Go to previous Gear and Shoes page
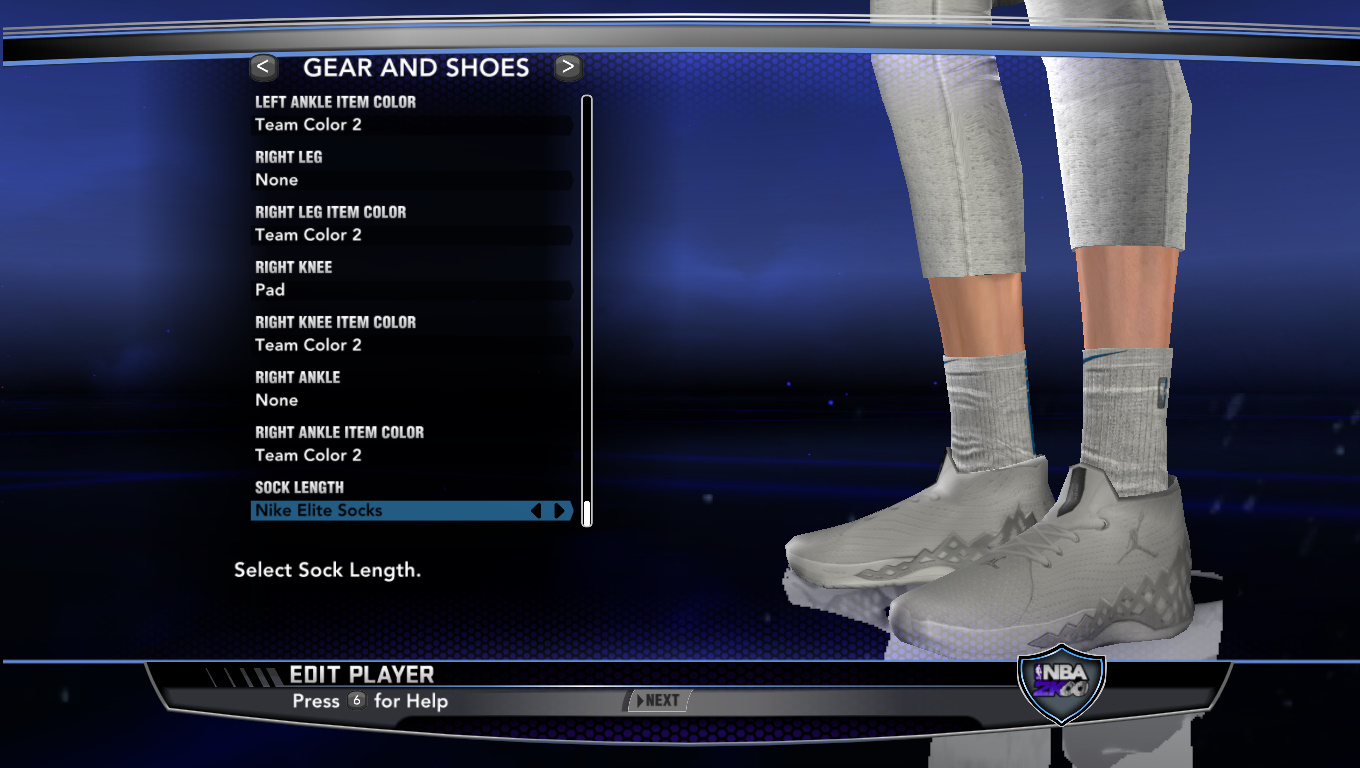1360x768 pixels. point(263,67)
